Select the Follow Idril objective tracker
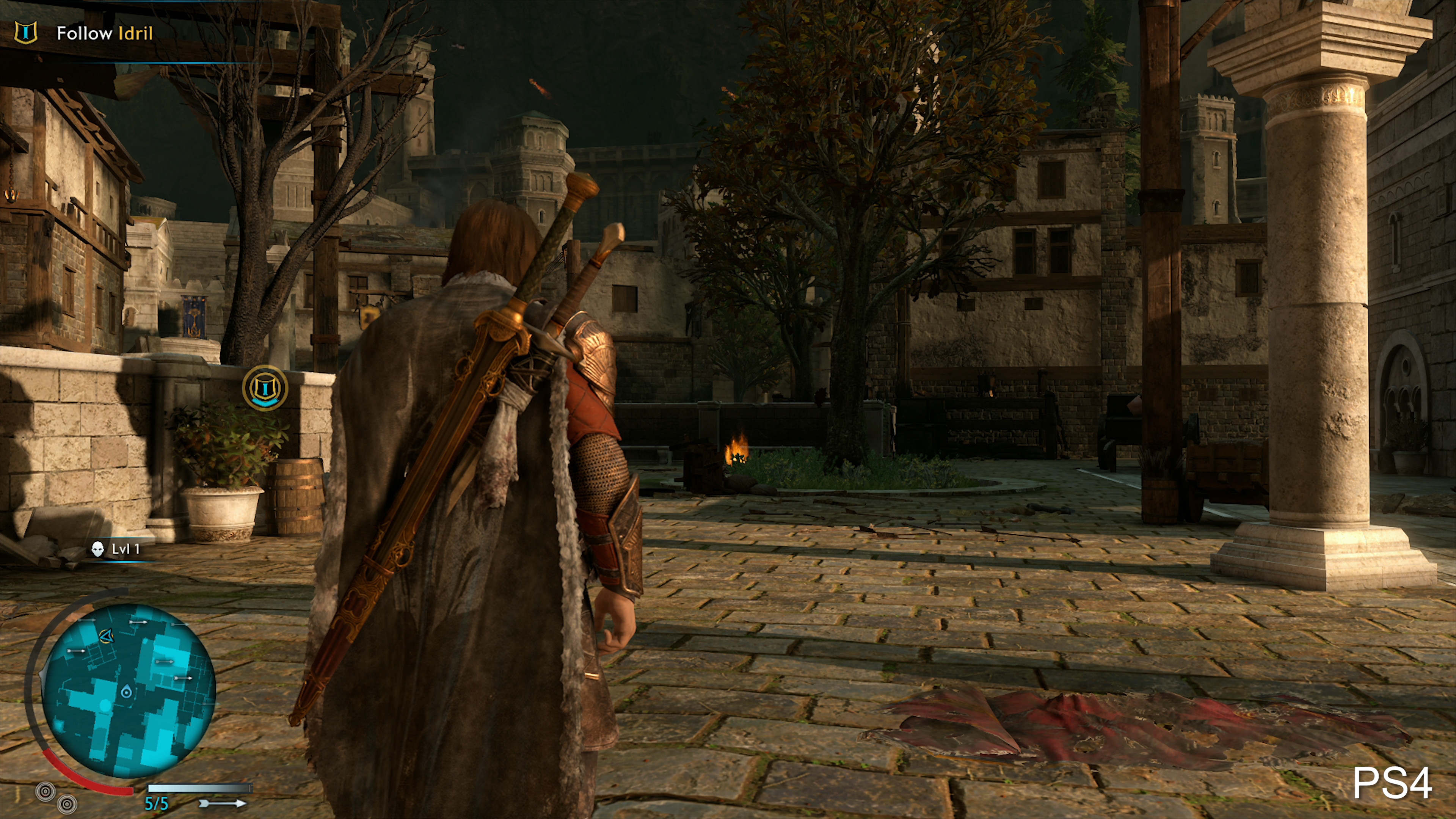This screenshot has height=819, width=1456. 105,33
